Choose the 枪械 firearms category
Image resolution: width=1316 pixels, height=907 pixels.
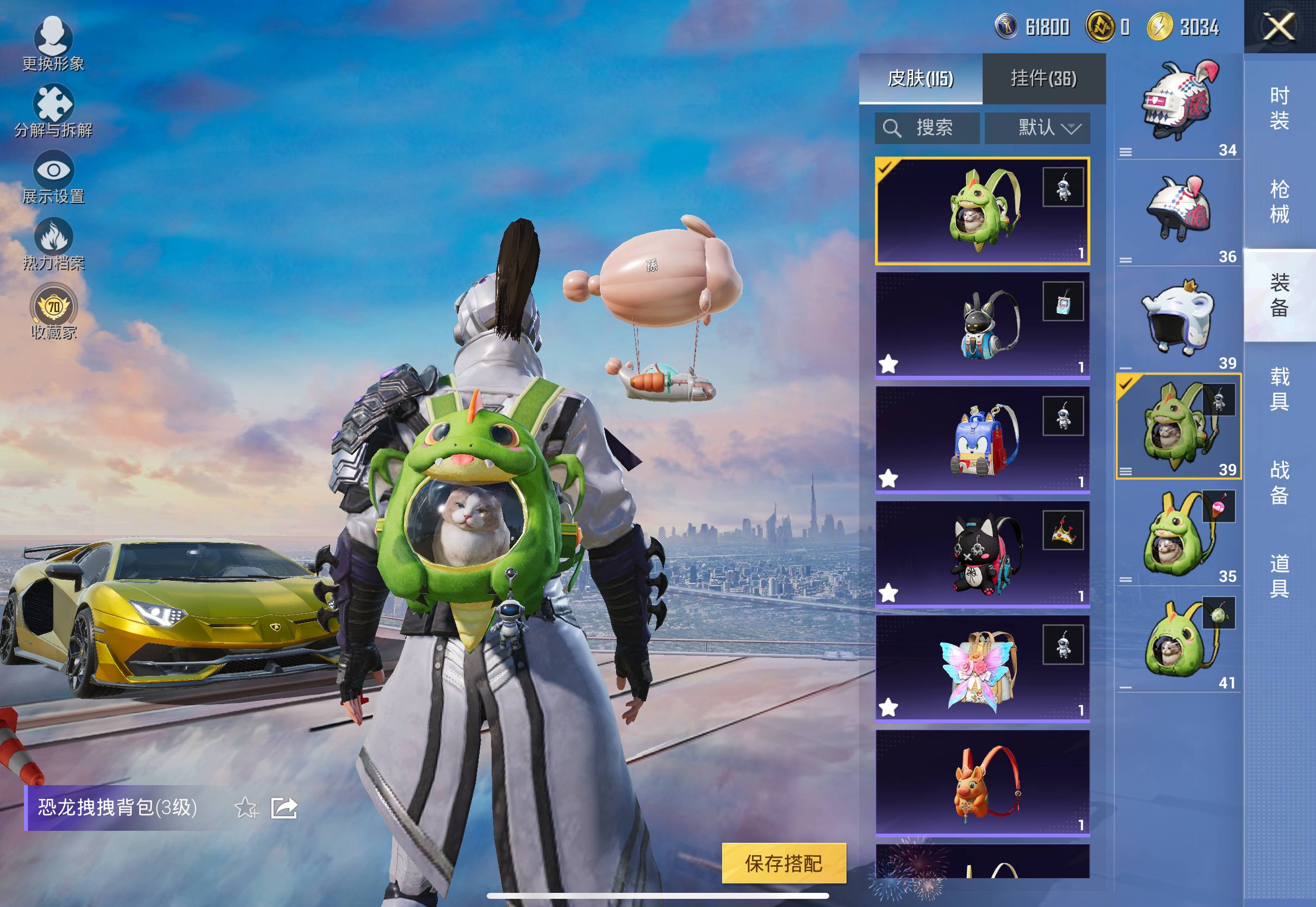[x=1279, y=202]
